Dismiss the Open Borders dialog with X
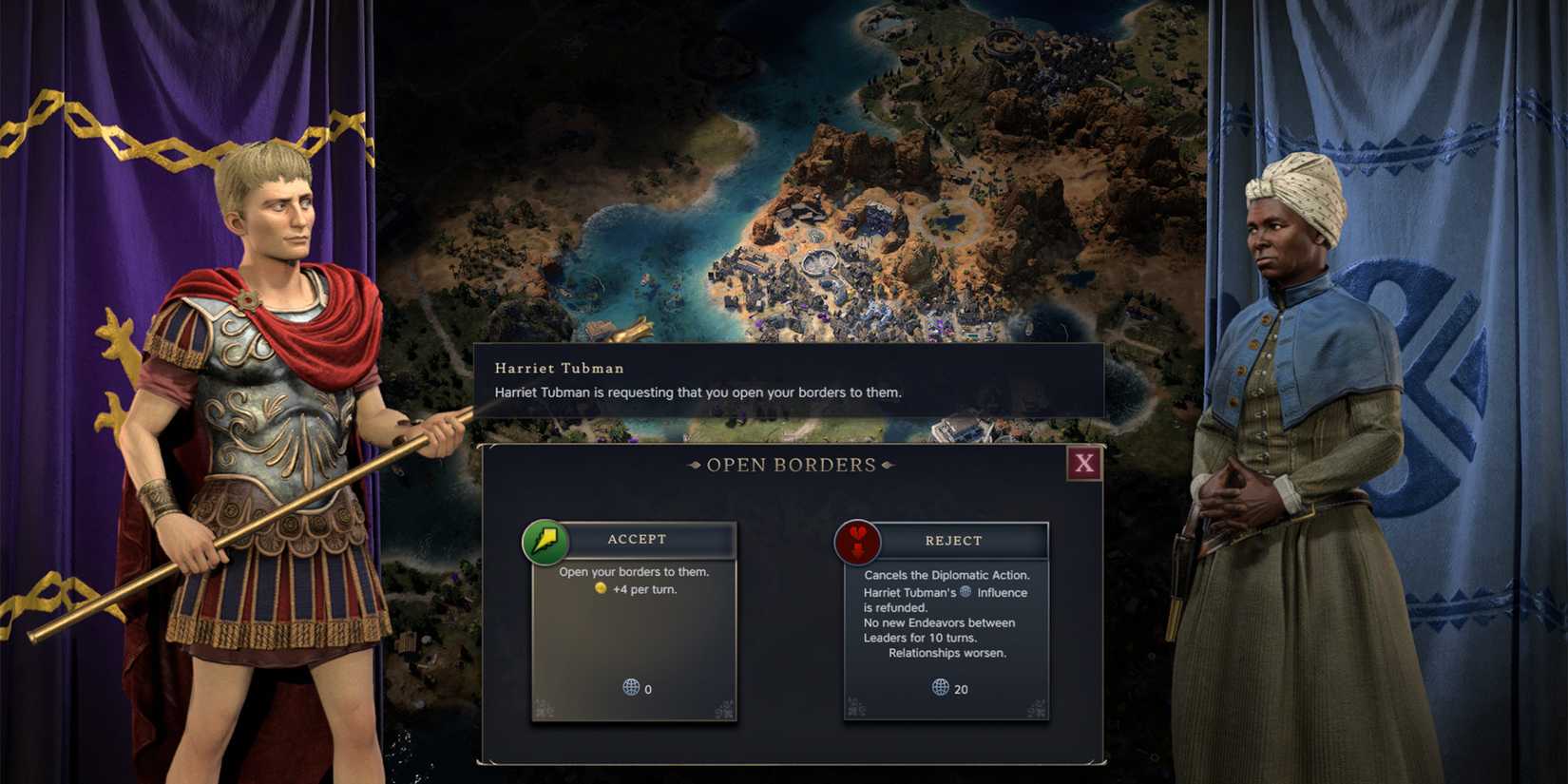Image resolution: width=1568 pixels, height=784 pixels. (1082, 465)
